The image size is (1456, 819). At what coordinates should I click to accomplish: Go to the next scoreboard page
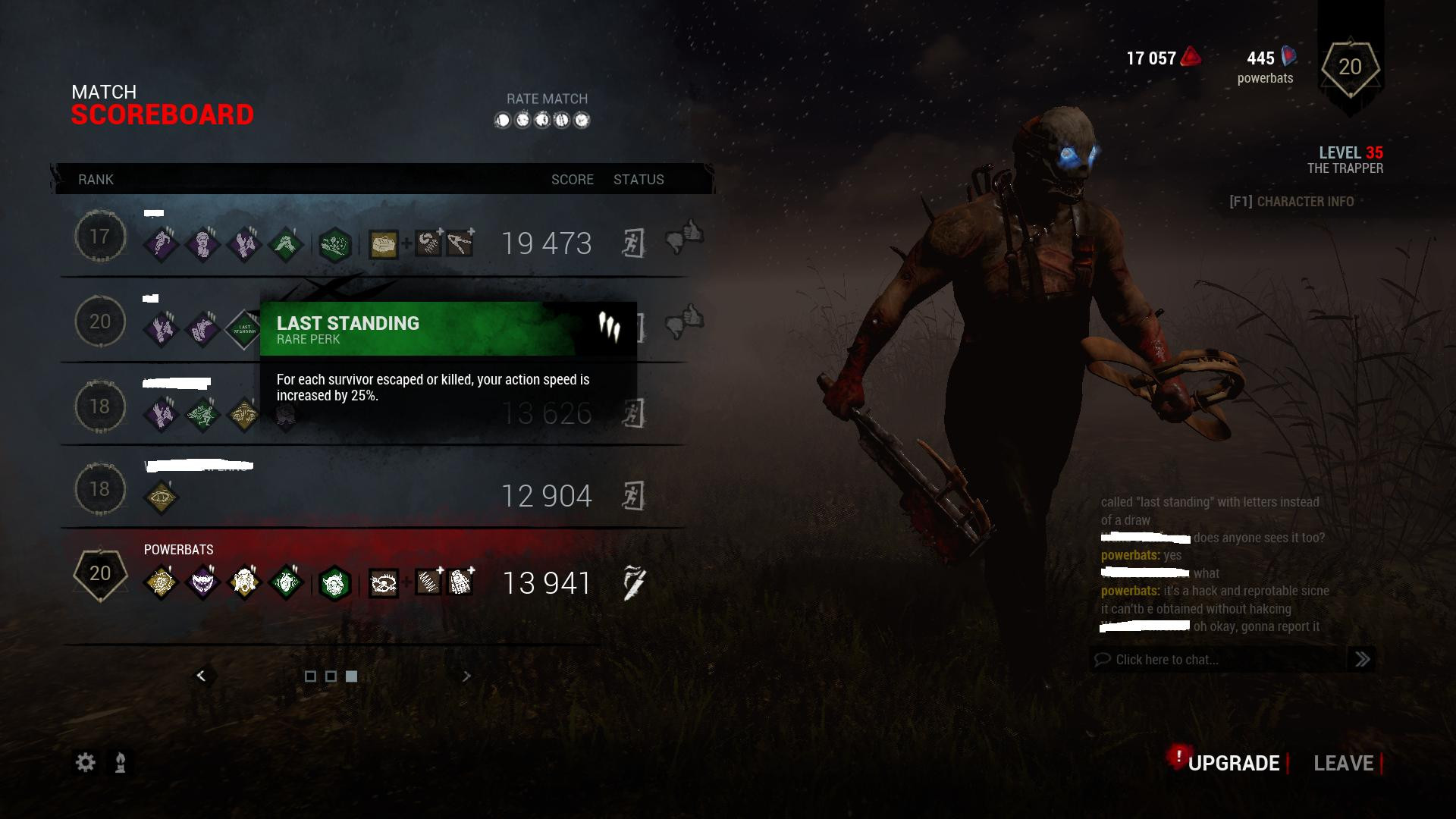tap(466, 676)
